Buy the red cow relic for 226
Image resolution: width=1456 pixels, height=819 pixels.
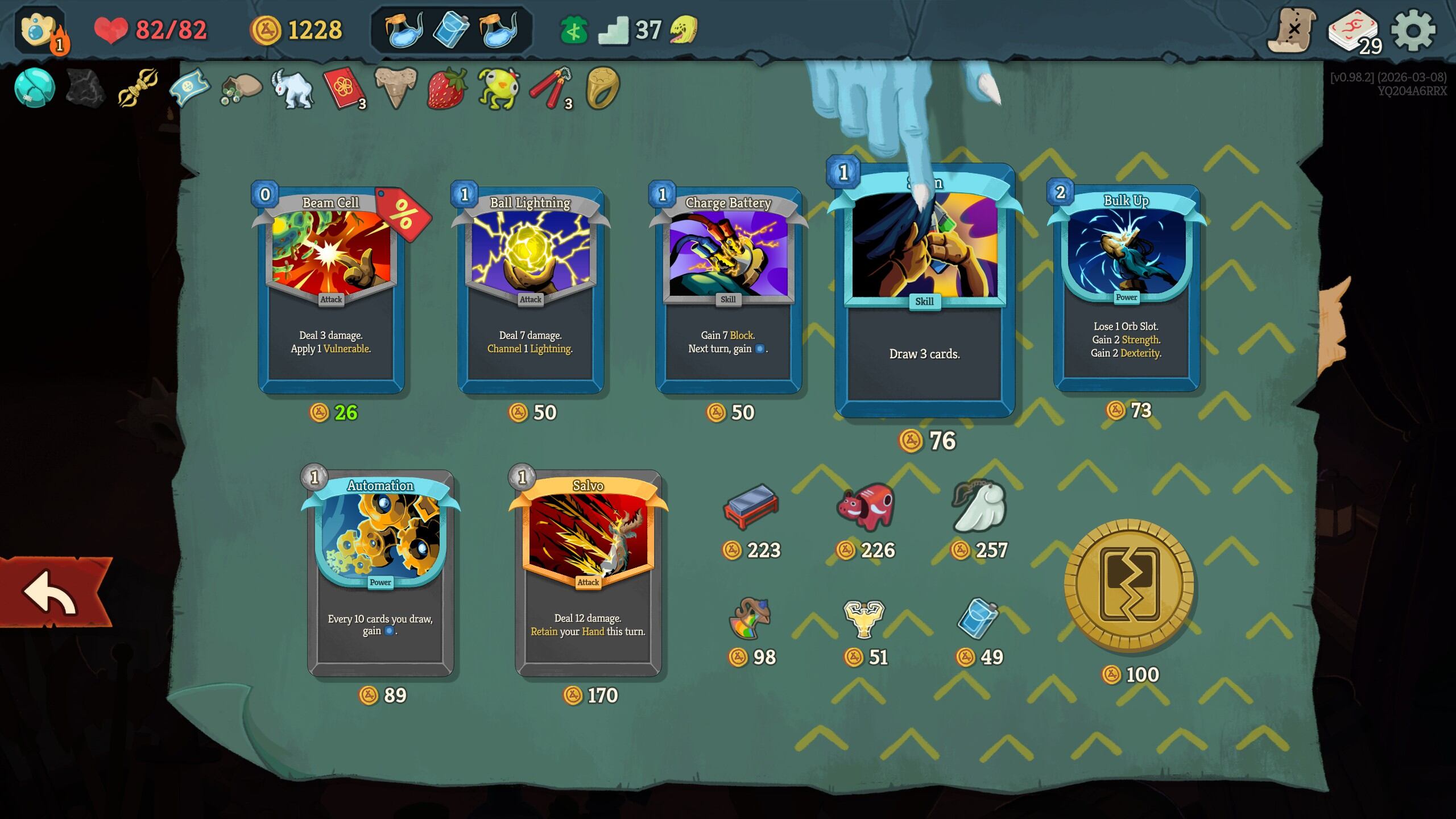point(865,506)
